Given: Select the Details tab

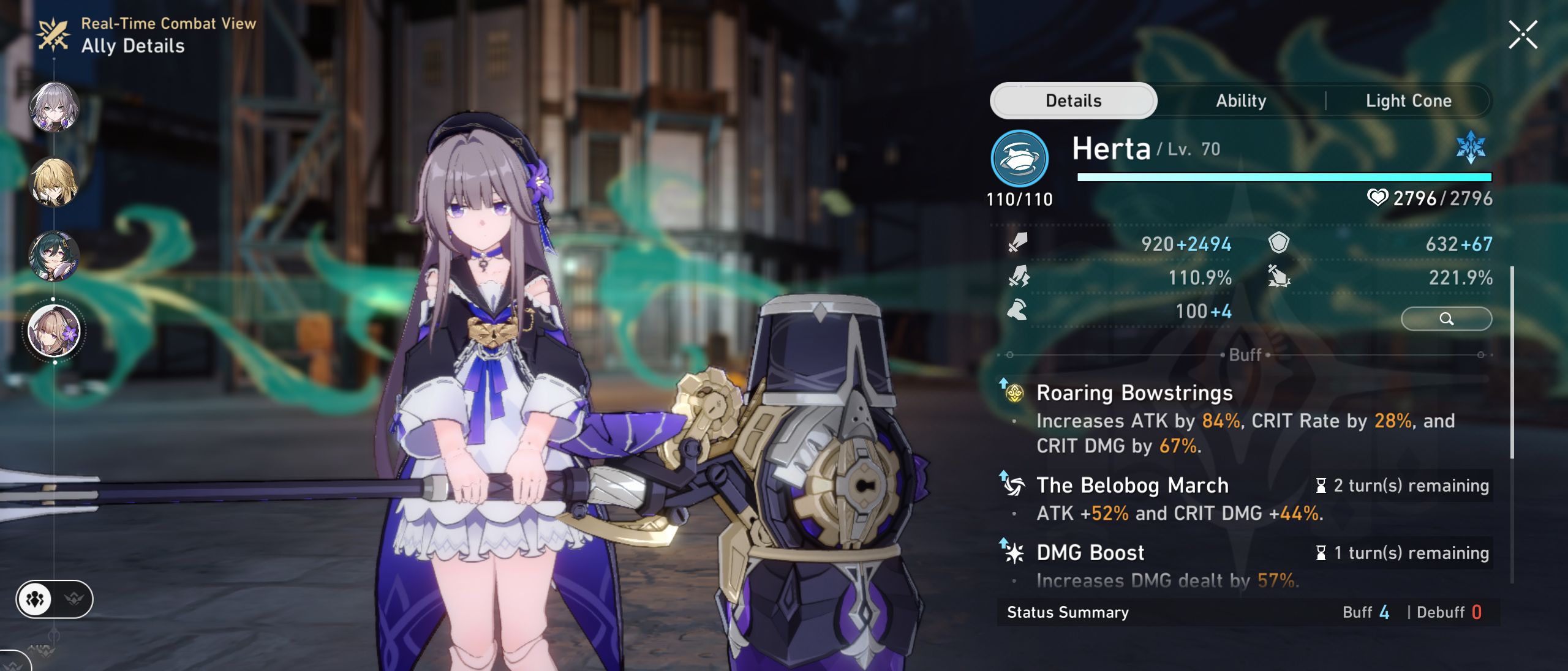Looking at the screenshot, I should coord(1072,100).
